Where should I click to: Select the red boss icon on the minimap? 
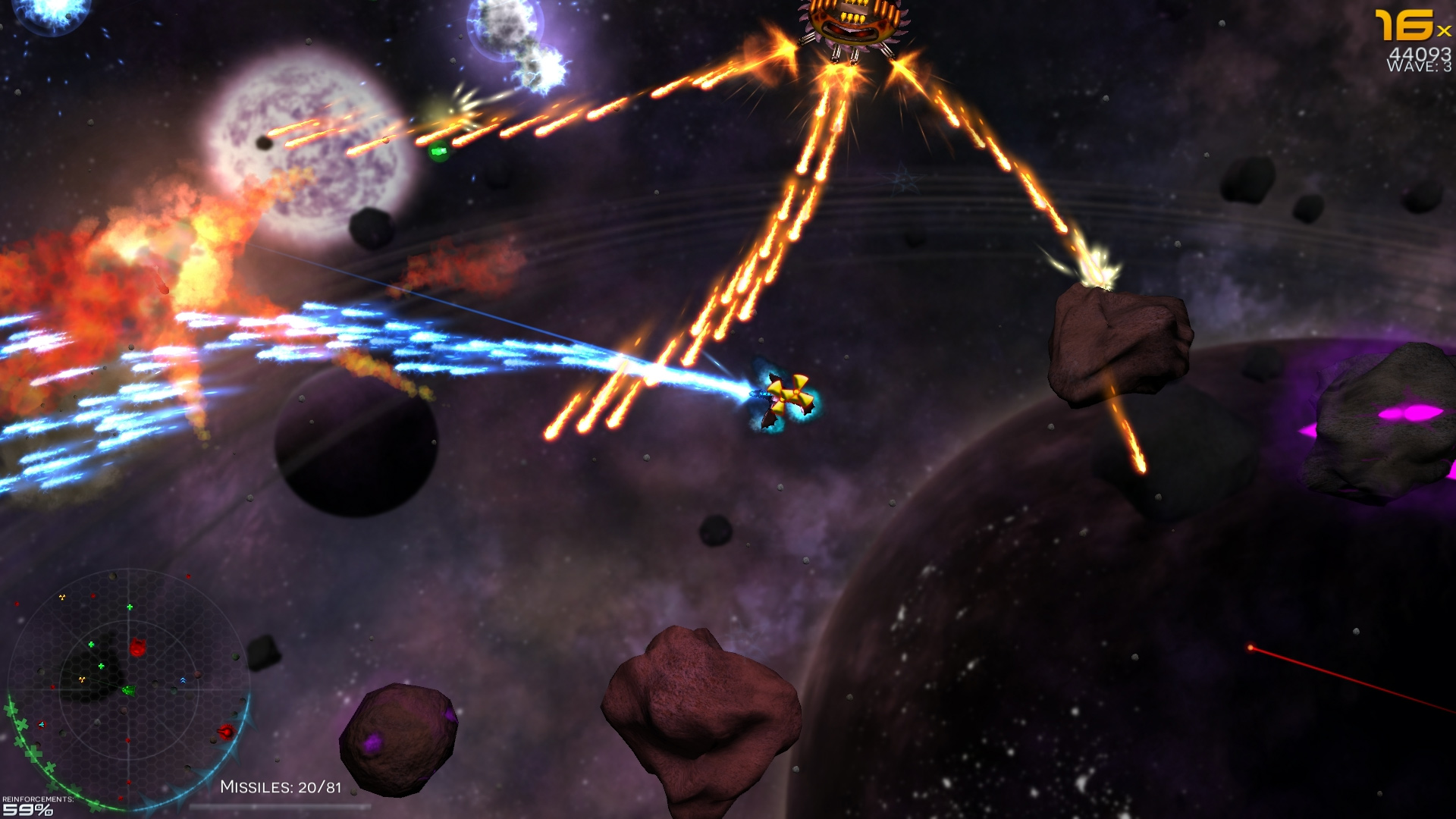(138, 646)
